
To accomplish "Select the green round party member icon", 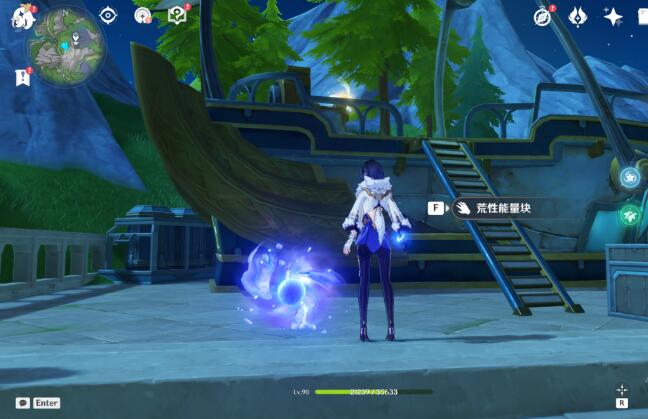I will 629,215.
